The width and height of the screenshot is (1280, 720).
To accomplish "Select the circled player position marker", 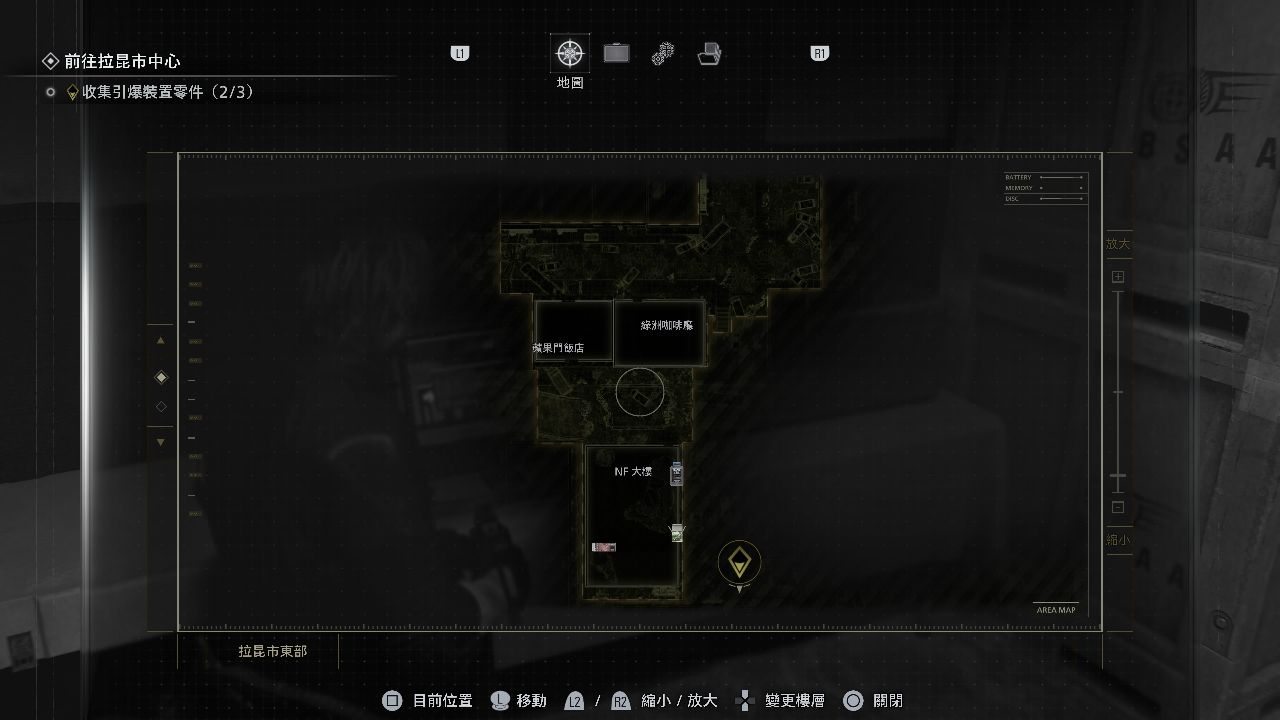I will 640,392.
